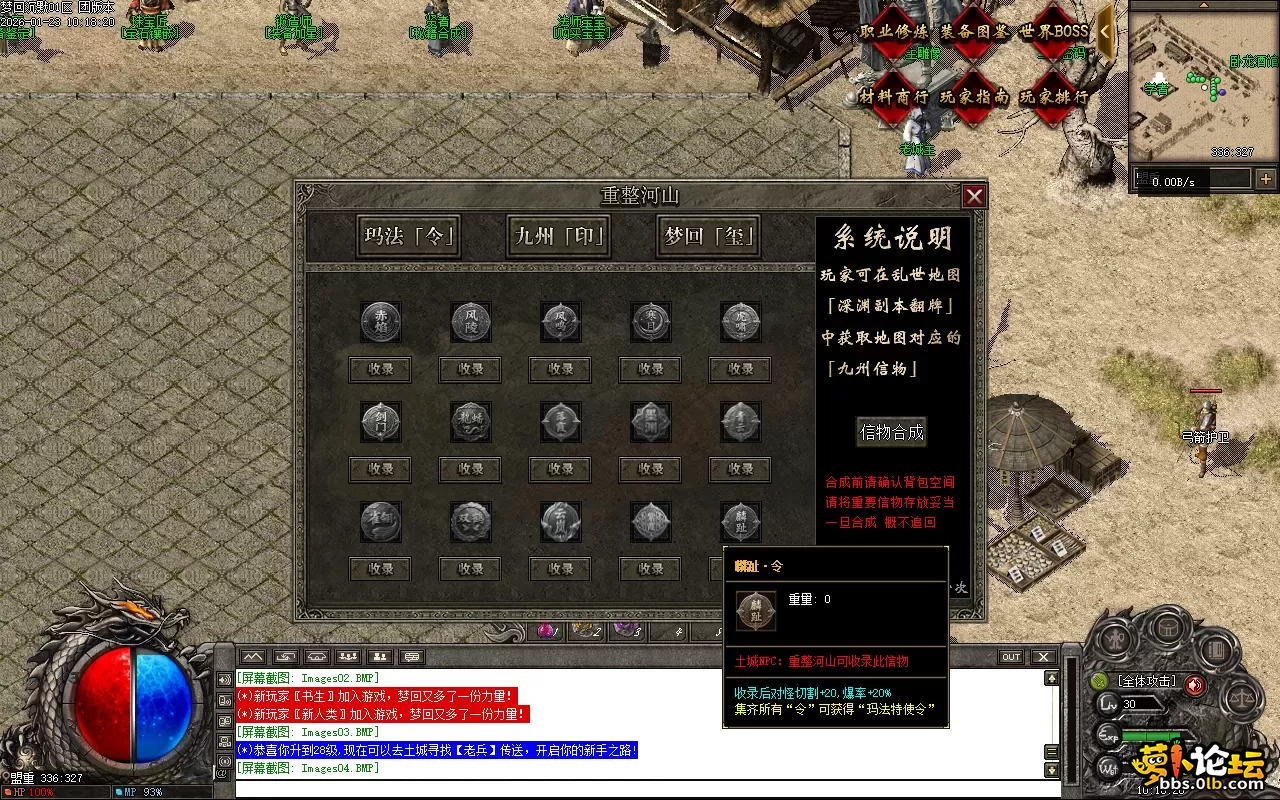
Task: Select the 风陵 token icon
Action: (470, 322)
